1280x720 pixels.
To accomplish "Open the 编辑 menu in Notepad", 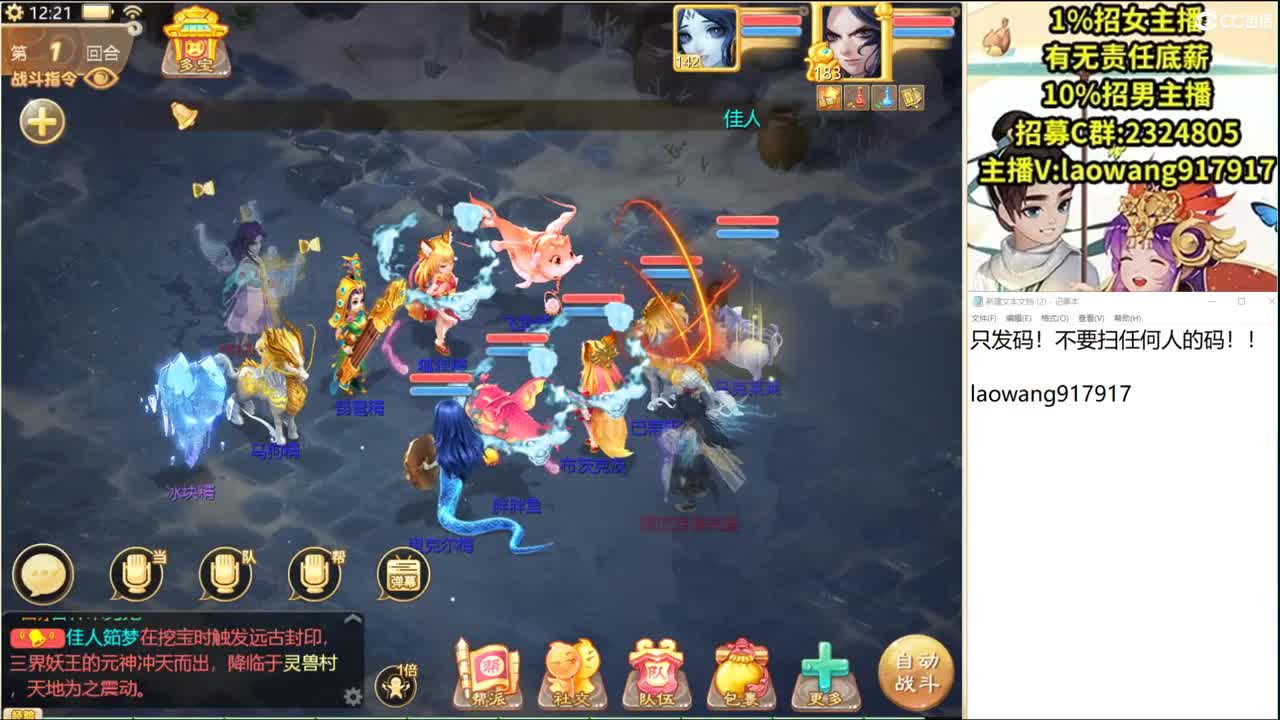I will click(x=1019, y=319).
